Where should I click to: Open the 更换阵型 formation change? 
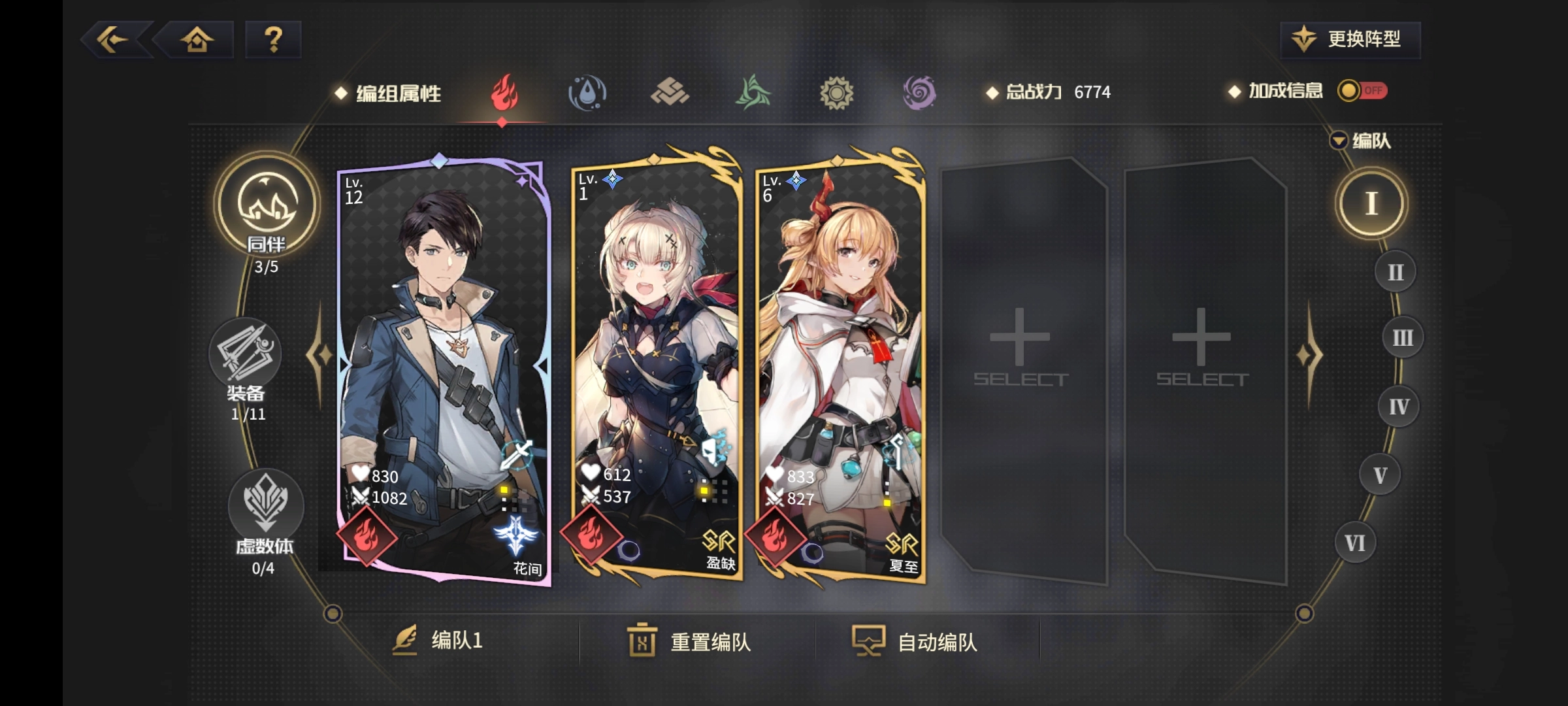[x=1350, y=40]
